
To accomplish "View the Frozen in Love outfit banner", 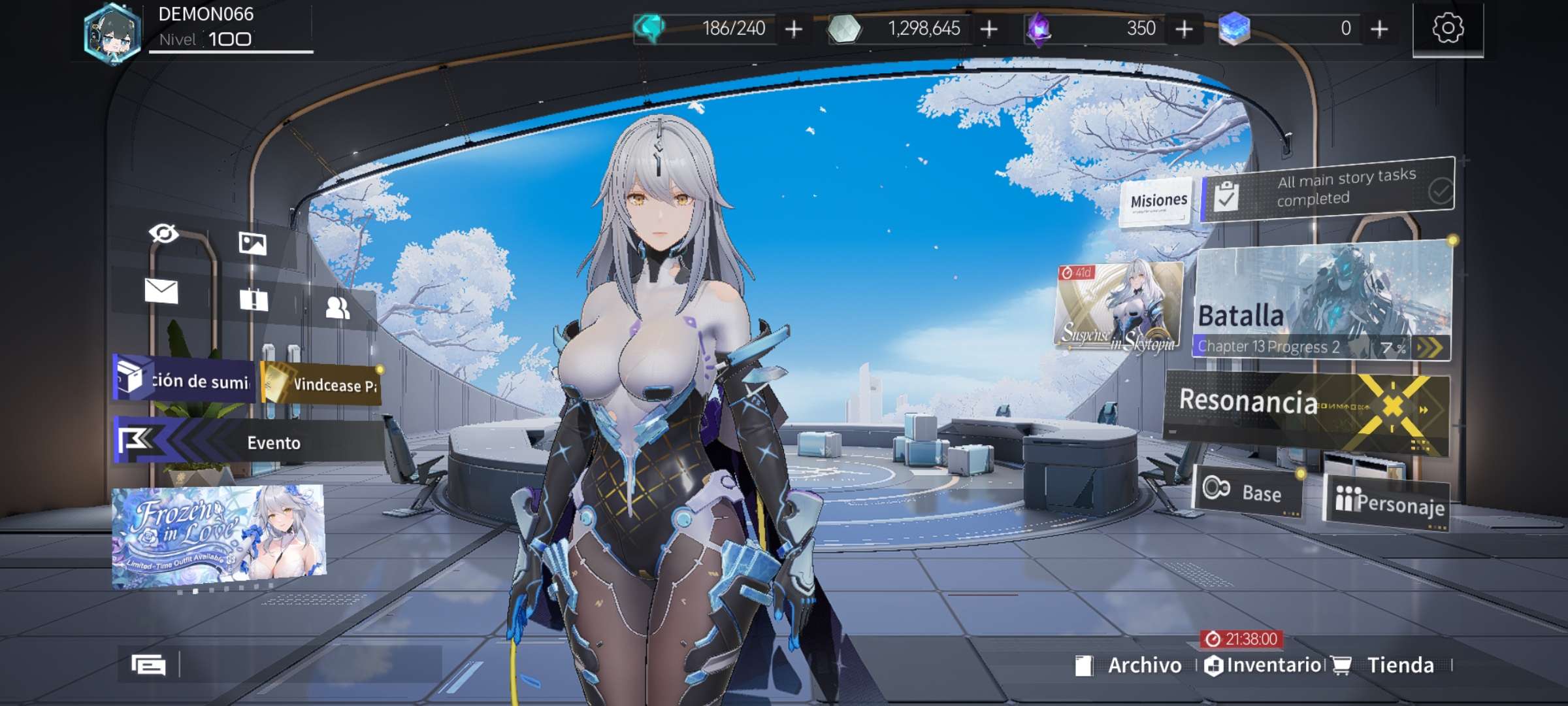I will [x=218, y=535].
